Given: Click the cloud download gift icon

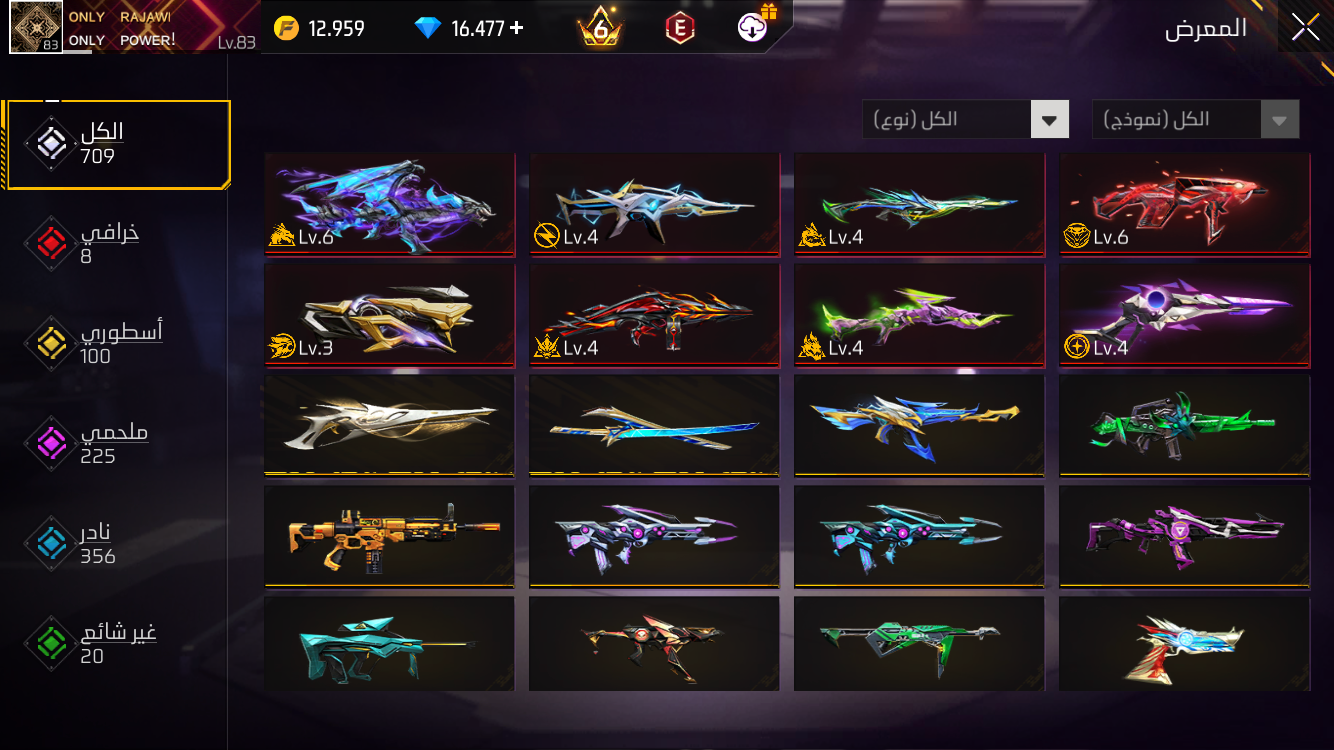Looking at the screenshot, I should point(752,27).
